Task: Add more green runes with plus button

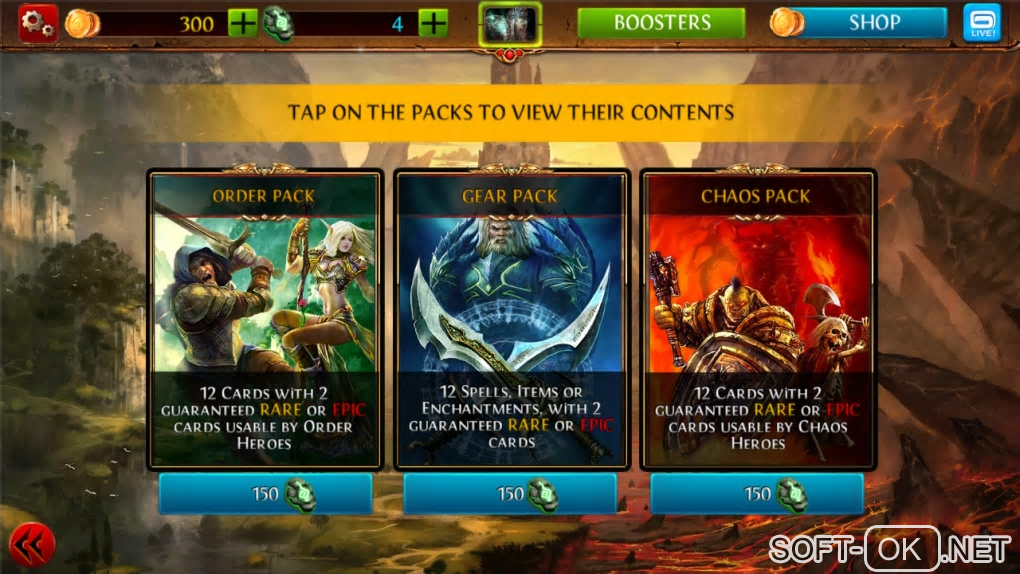Action: [x=433, y=23]
